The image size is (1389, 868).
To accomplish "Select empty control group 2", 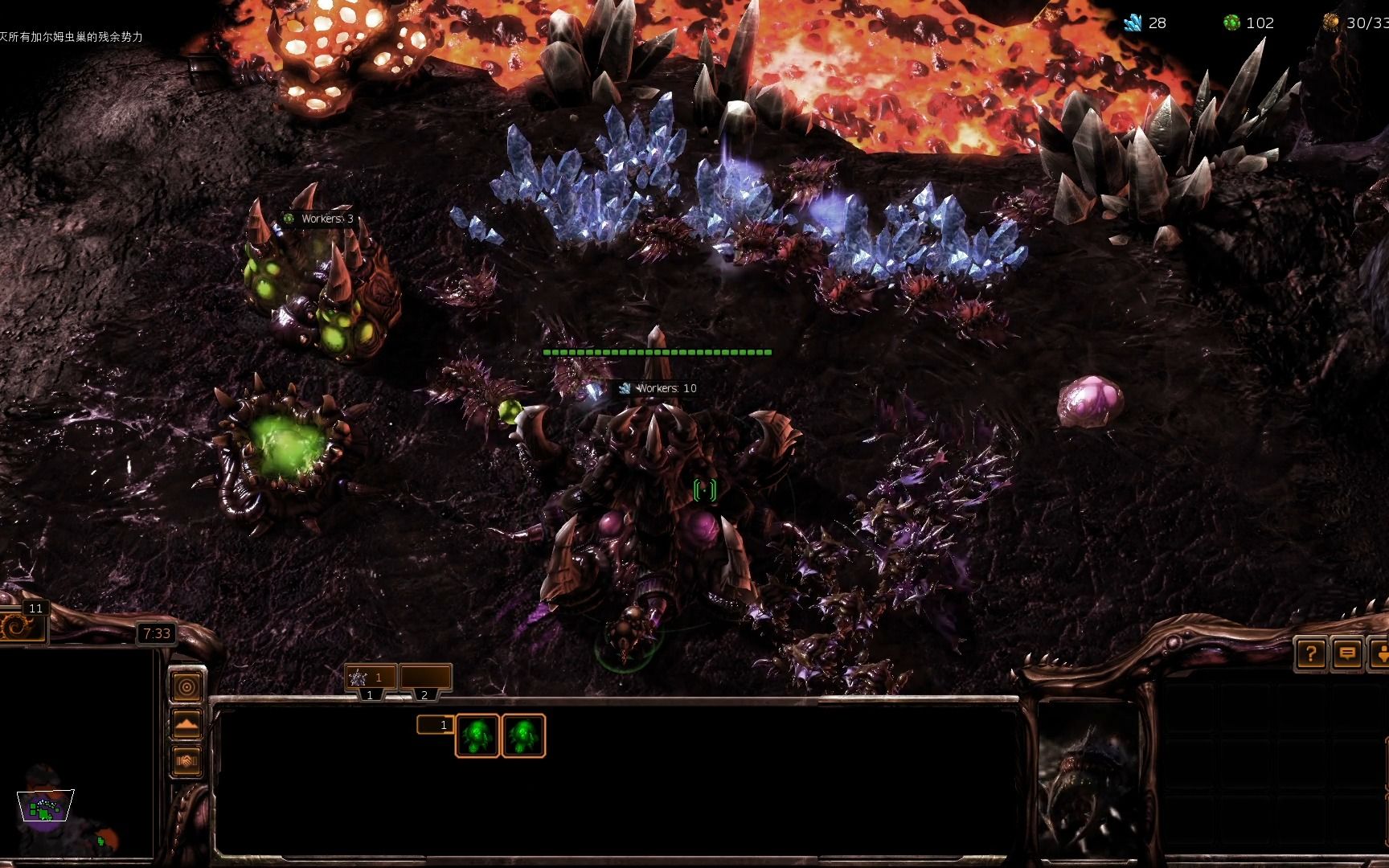I will tap(425, 678).
